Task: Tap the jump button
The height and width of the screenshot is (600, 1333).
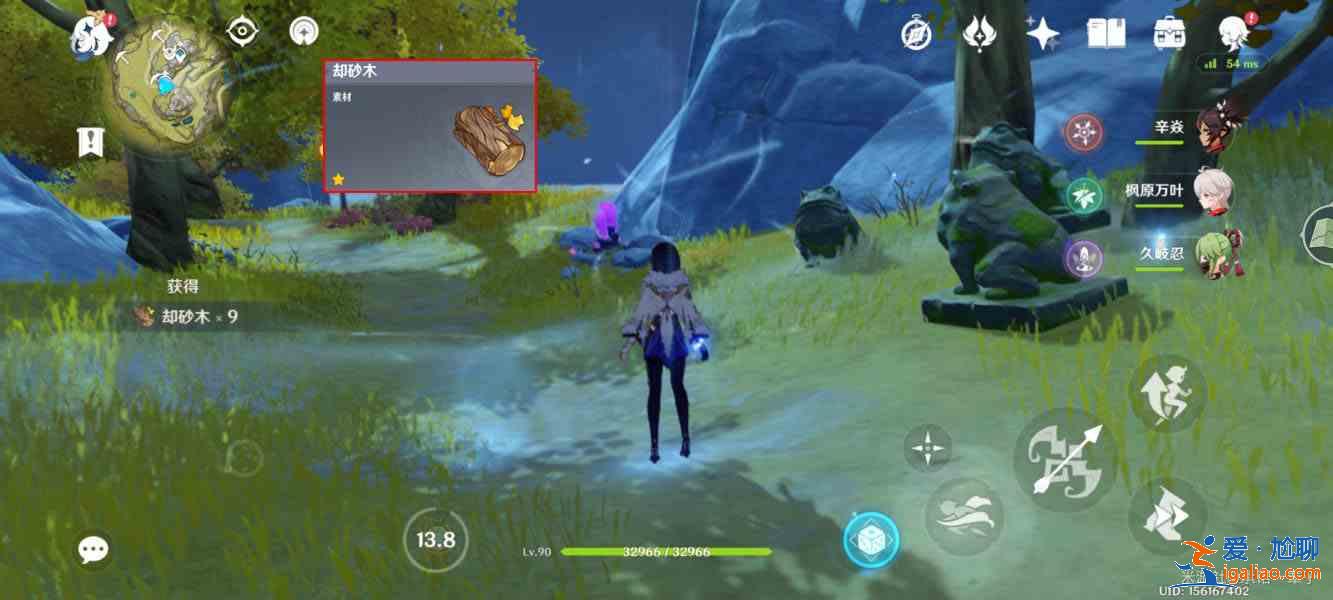Action: (1167, 394)
